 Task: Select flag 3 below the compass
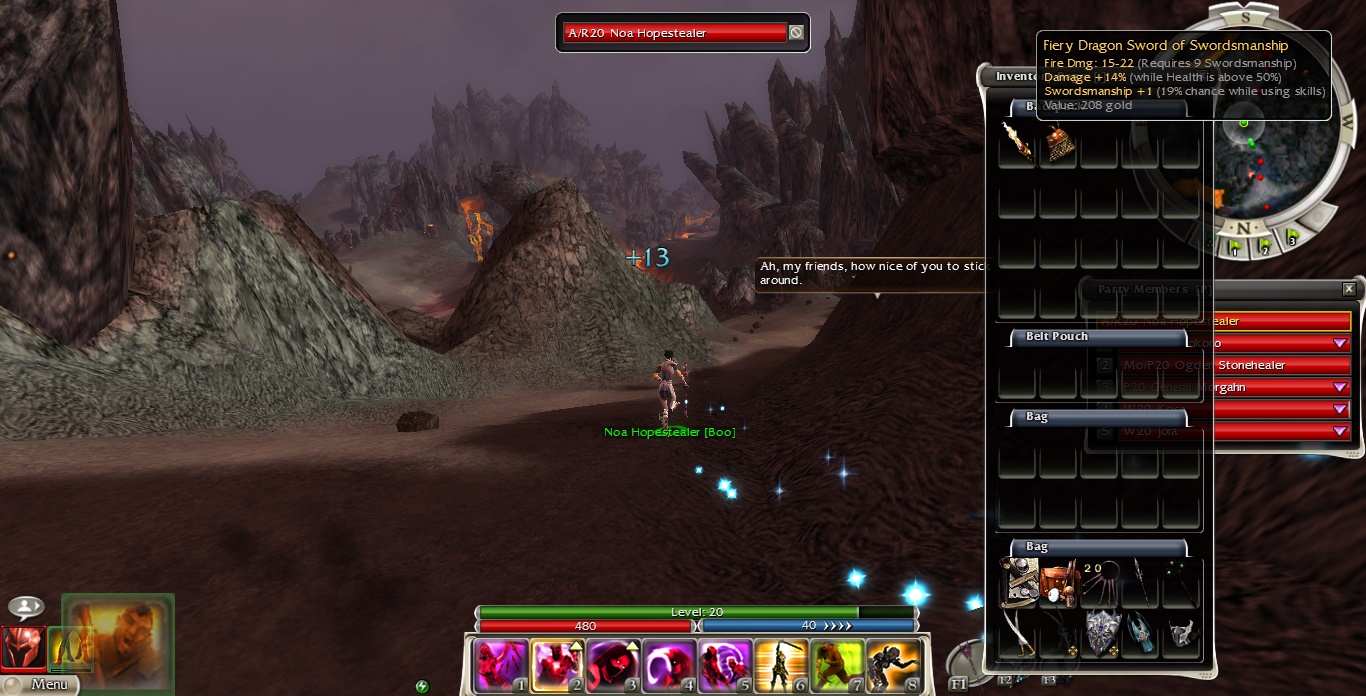pyautogui.click(x=1291, y=239)
